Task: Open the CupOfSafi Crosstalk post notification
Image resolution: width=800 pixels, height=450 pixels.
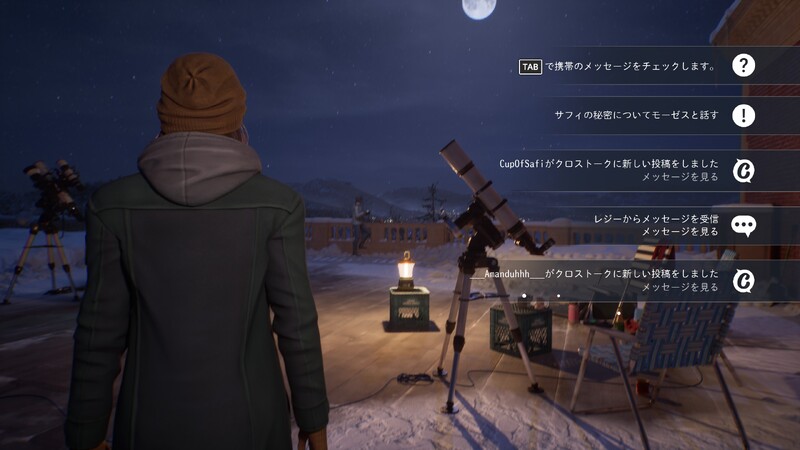Action: point(610,170)
